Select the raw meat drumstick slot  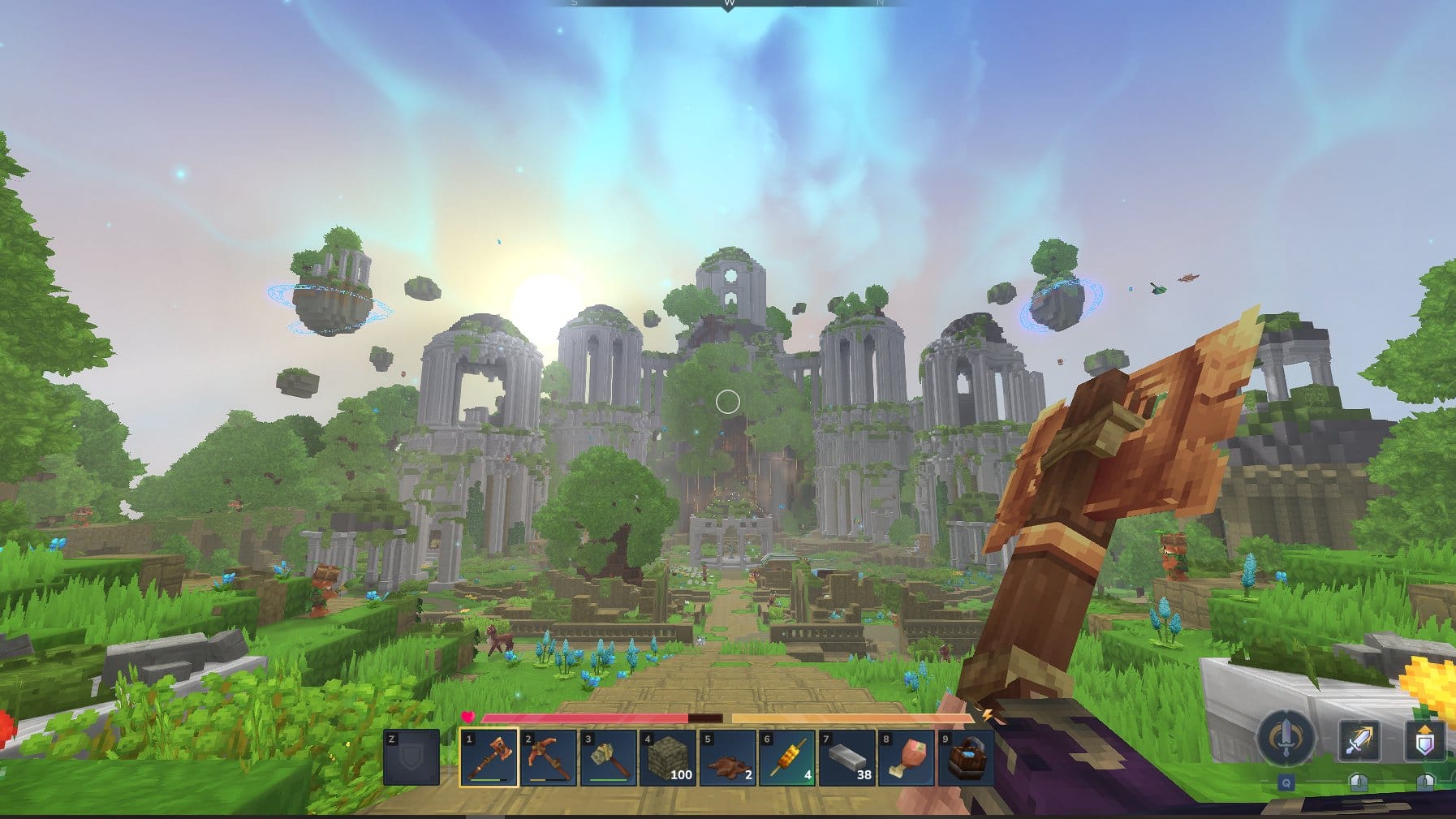906,758
